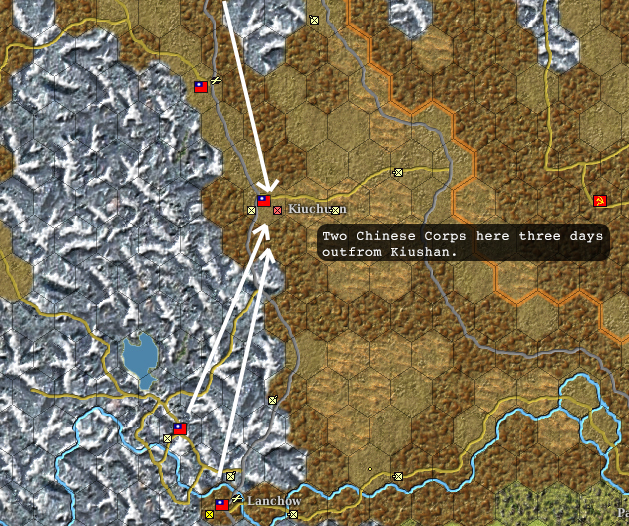Select the Soviet flag unit marker

click(x=600, y=201)
